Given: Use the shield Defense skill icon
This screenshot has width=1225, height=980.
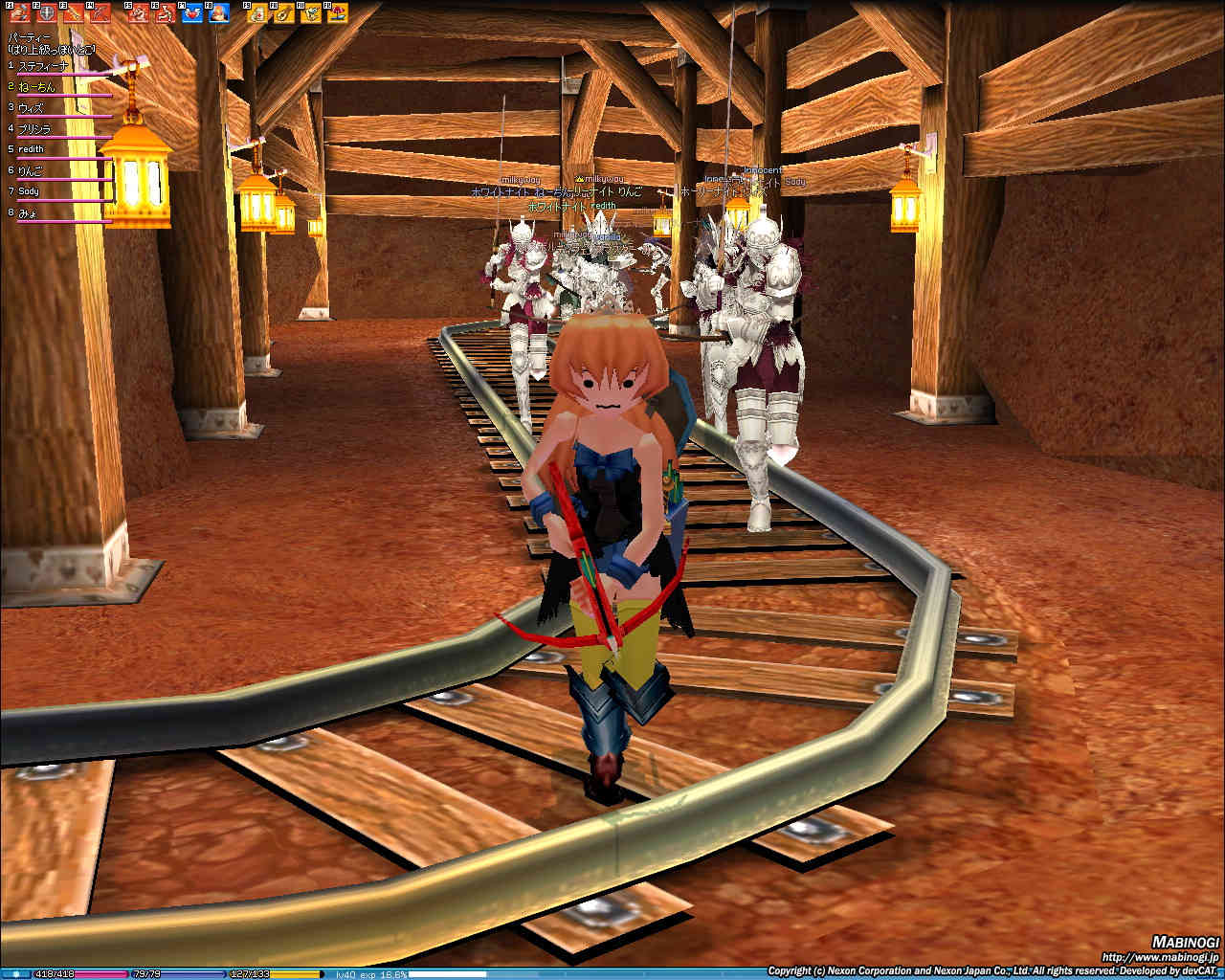Looking at the screenshot, I should point(44,13).
